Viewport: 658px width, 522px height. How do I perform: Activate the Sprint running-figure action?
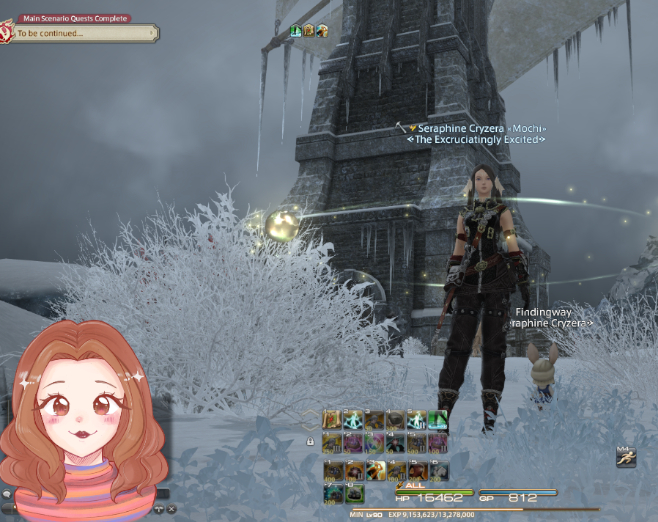click(624, 458)
